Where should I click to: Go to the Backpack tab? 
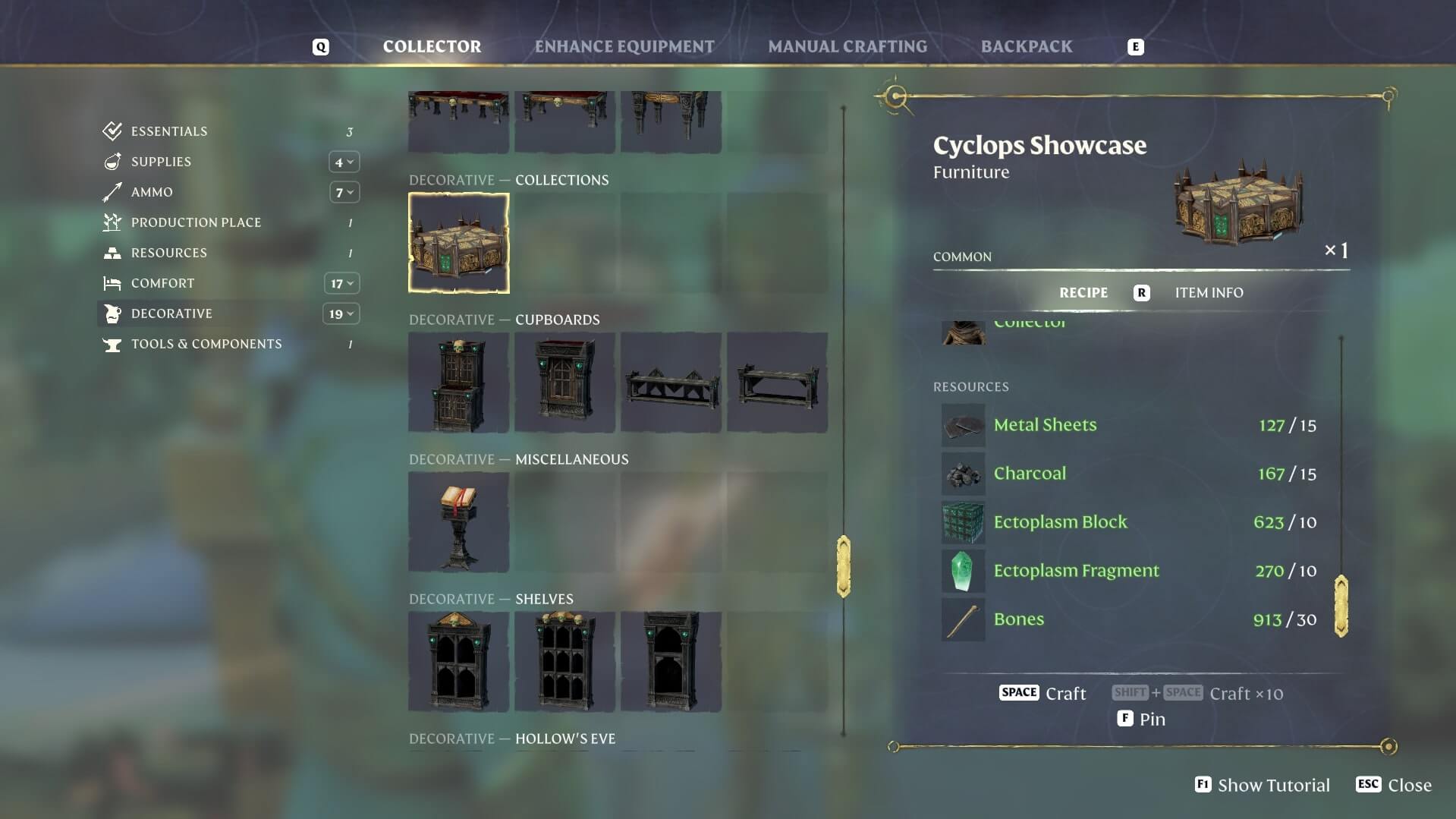(x=1026, y=46)
